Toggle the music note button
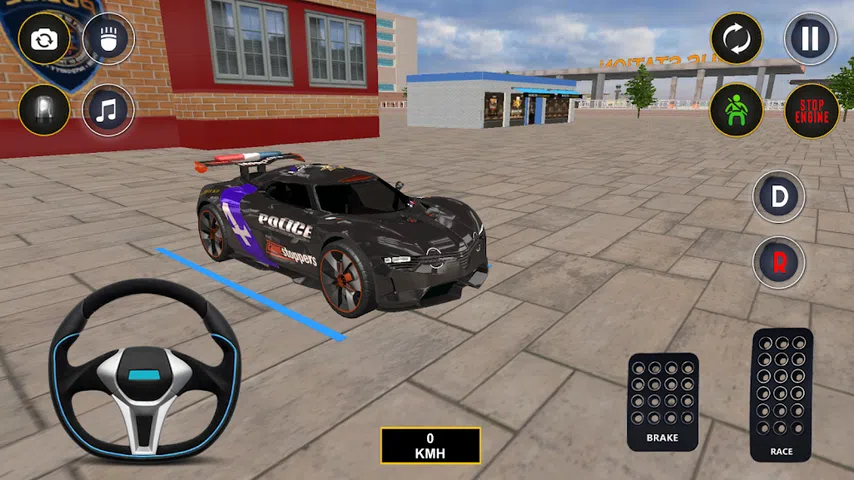 point(108,110)
